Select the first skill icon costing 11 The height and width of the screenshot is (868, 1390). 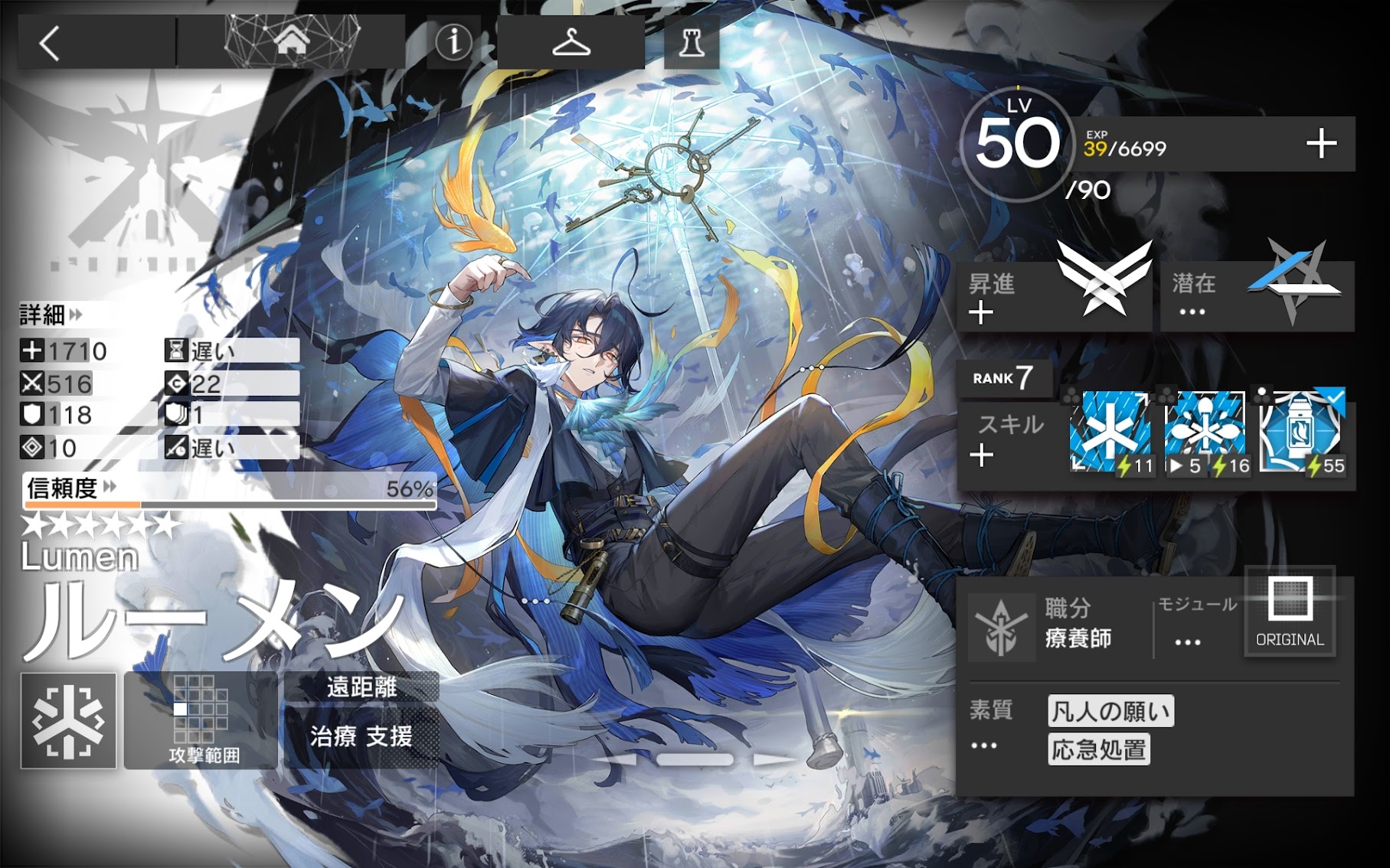[1110, 432]
